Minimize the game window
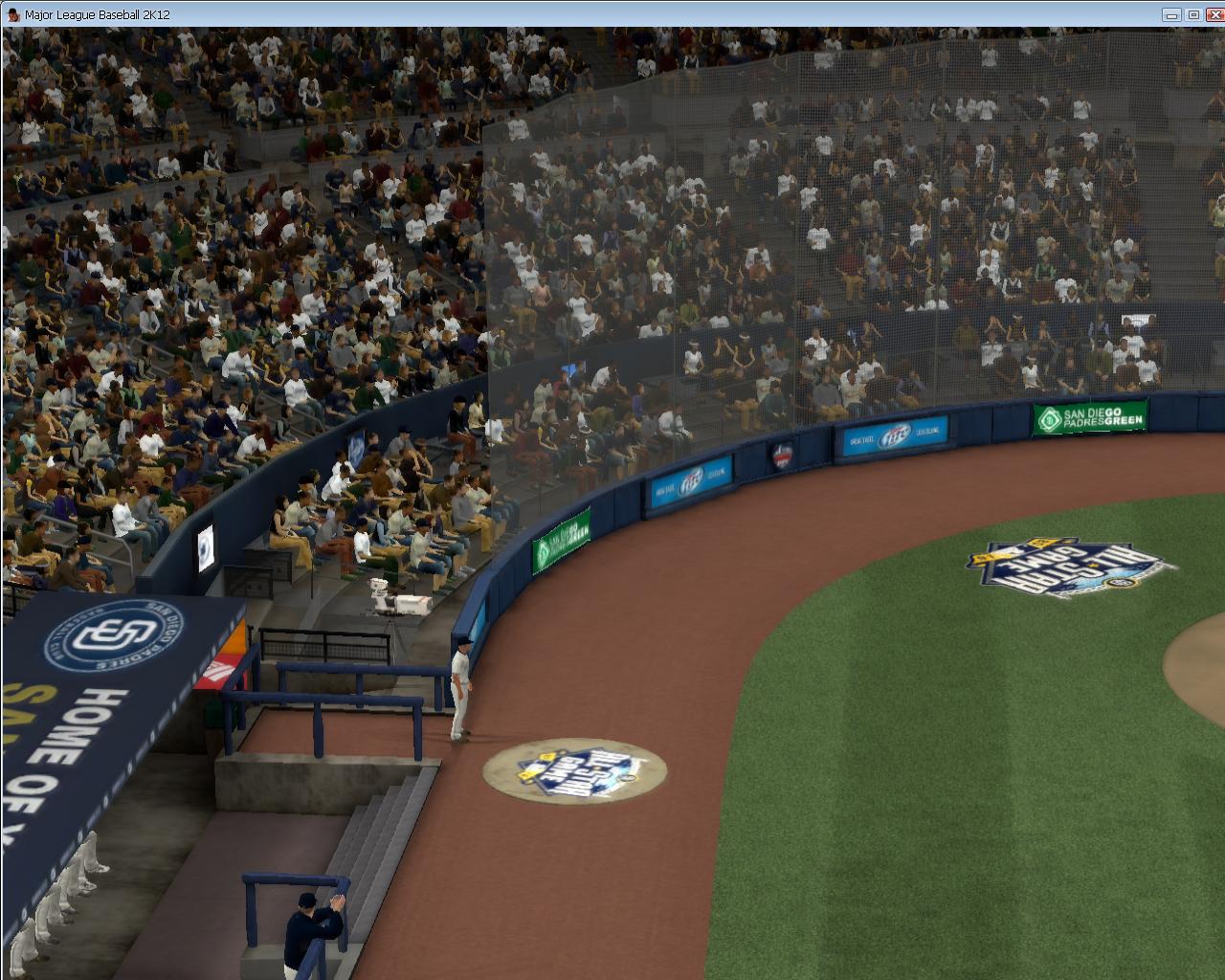The height and width of the screenshot is (980, 1225). pyautogui.click(x=1171, y=14)
